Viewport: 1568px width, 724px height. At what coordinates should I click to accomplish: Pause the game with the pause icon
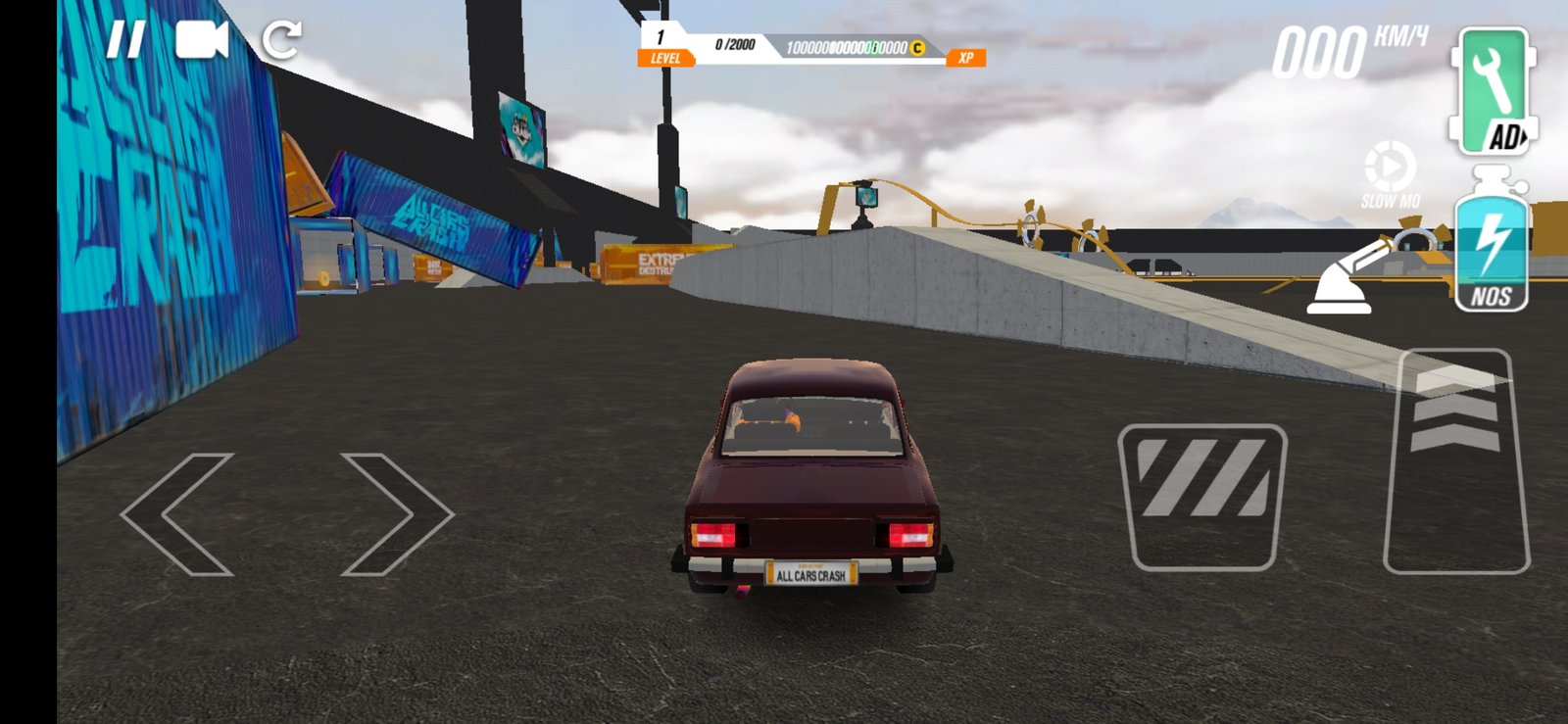(x=125, y=41)
